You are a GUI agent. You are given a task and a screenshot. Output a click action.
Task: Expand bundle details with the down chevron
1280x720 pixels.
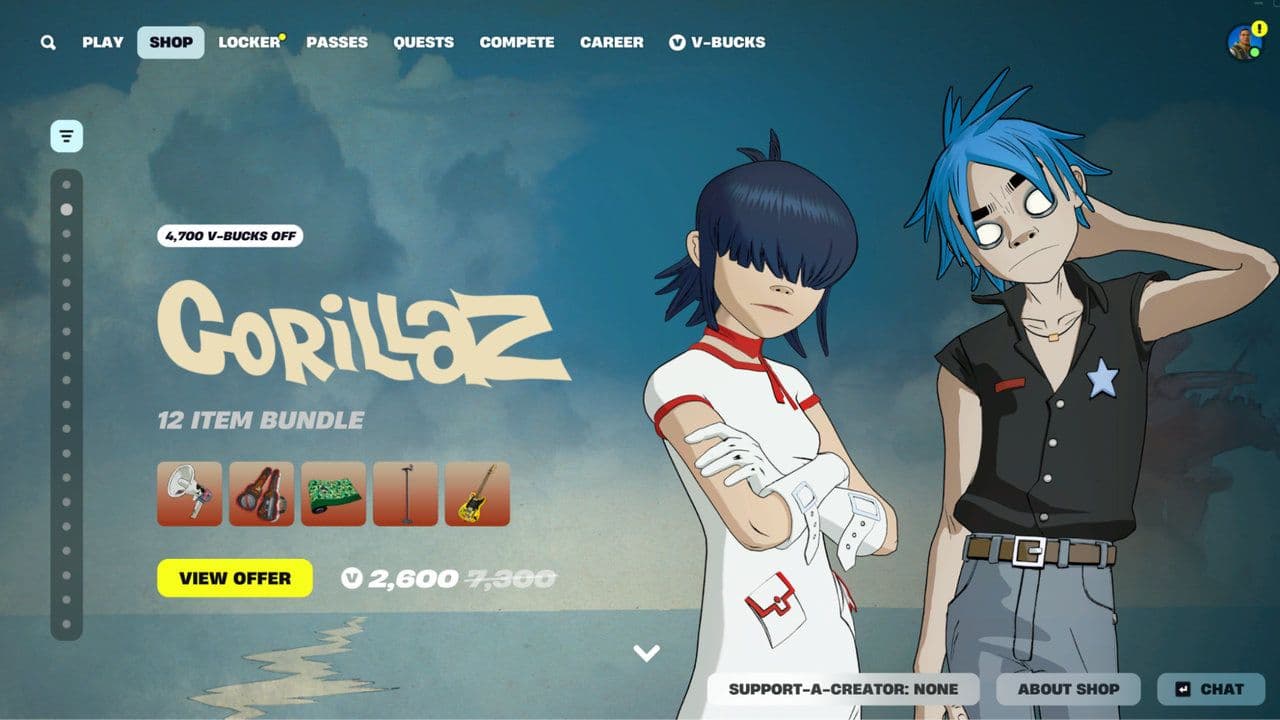pos(648,651)
